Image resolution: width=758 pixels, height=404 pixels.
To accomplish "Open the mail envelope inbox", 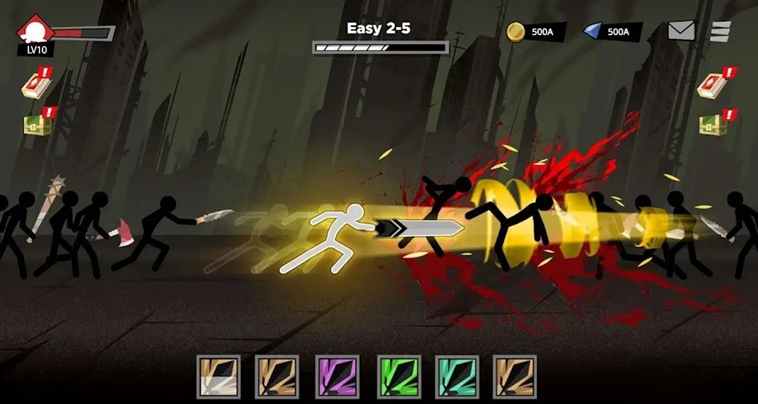I will tap(681, 31).
